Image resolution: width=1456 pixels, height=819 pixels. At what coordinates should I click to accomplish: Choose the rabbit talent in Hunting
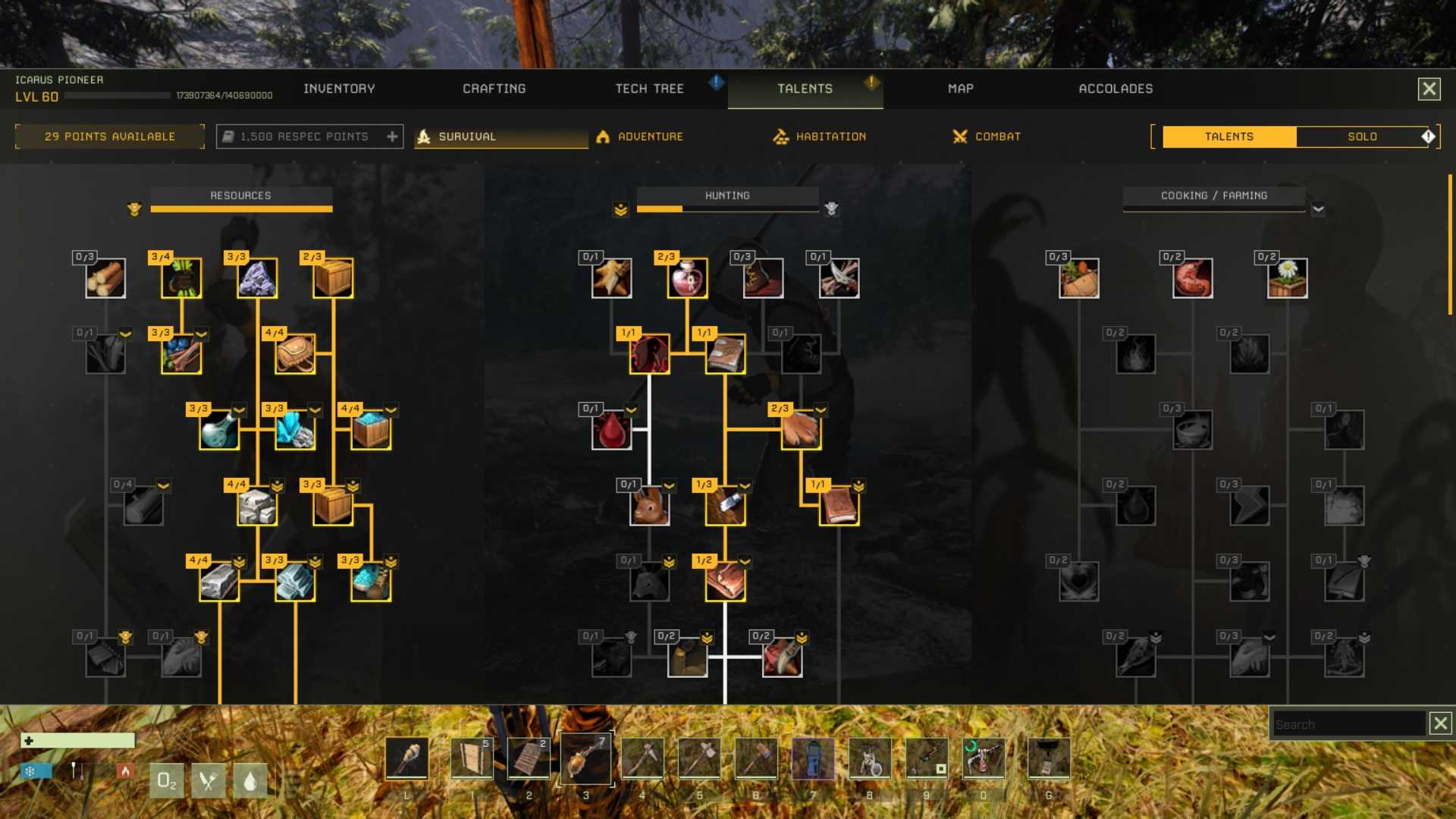click(650, 506)
